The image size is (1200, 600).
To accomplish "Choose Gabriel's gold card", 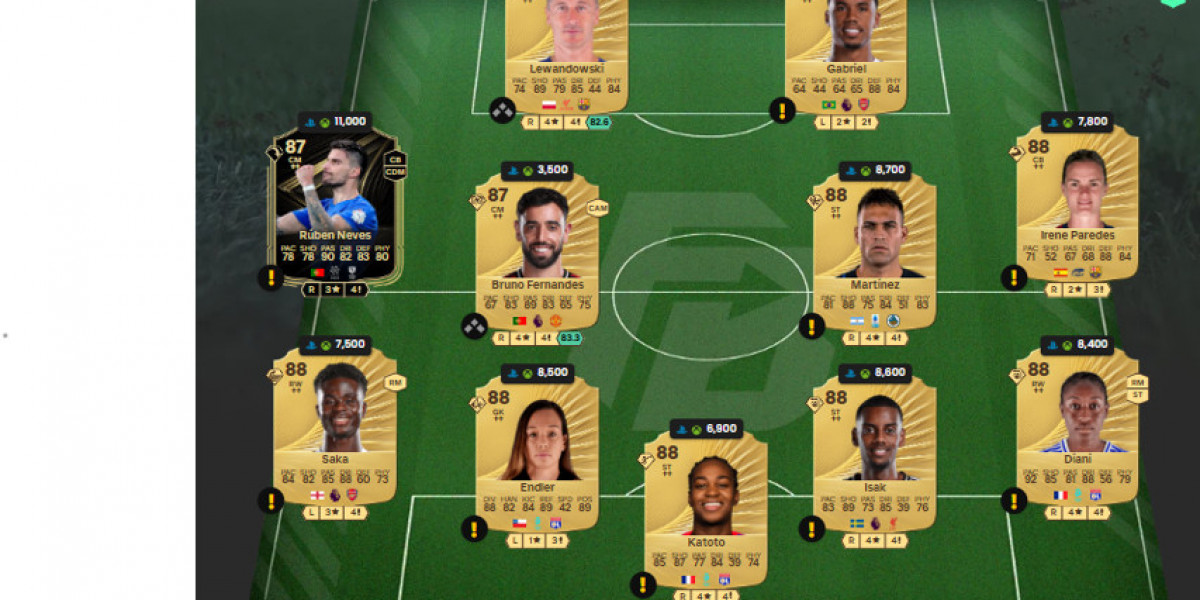I will click(845, 50).
